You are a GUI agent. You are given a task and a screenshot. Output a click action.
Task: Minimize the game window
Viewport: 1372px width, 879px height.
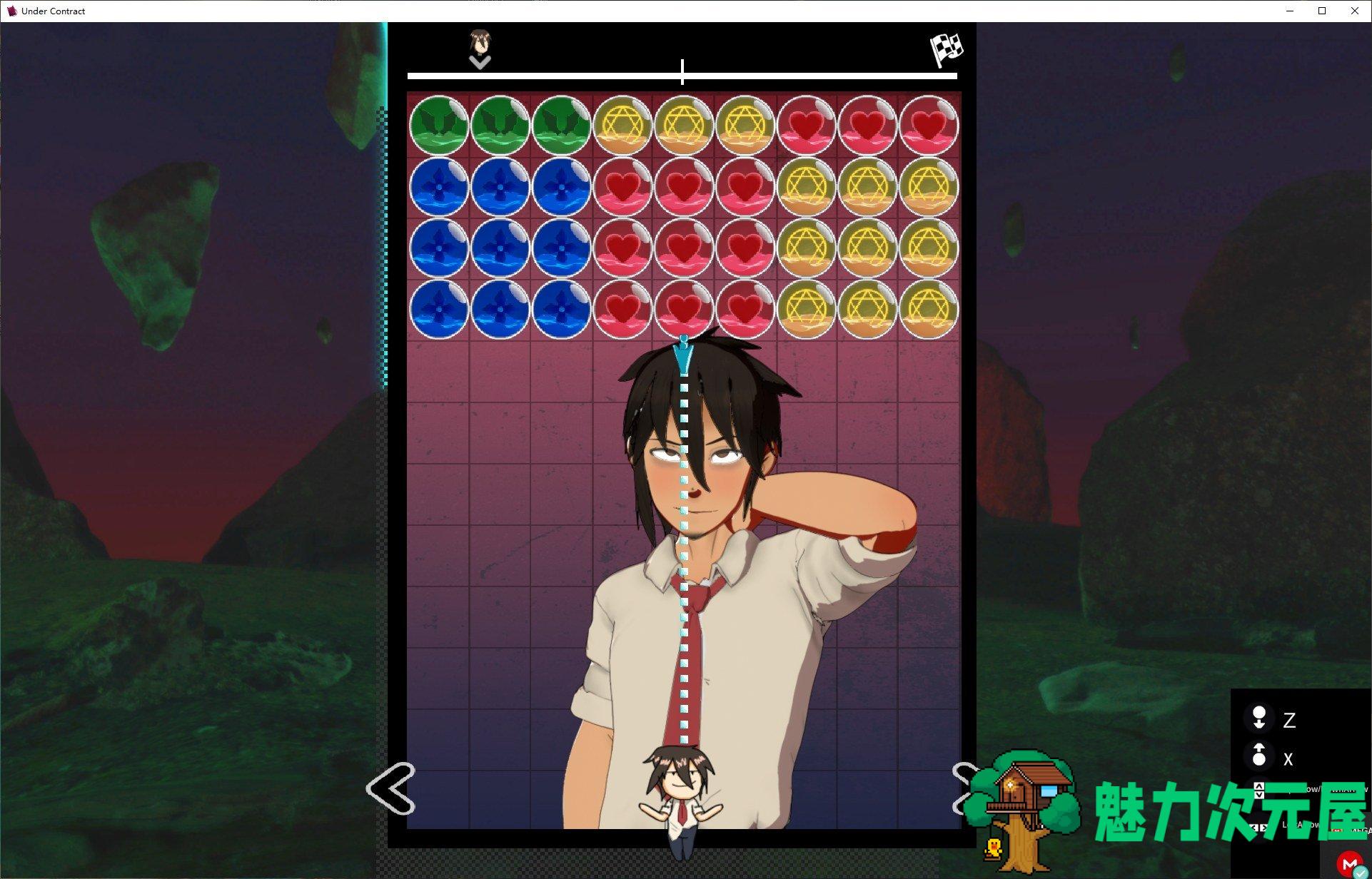tap(1290, 11)
